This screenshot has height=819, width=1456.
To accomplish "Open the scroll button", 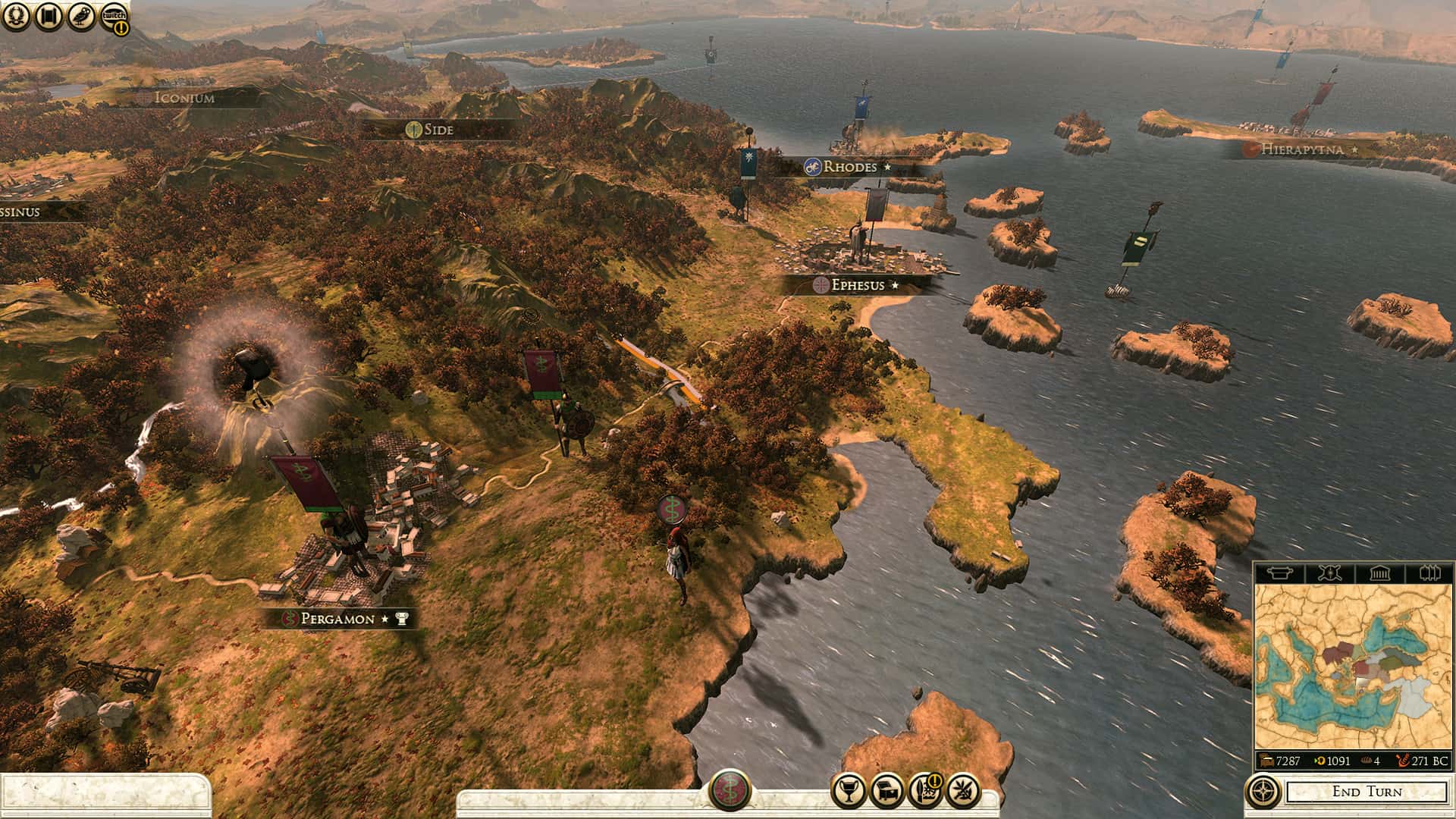I will [50, 17].
